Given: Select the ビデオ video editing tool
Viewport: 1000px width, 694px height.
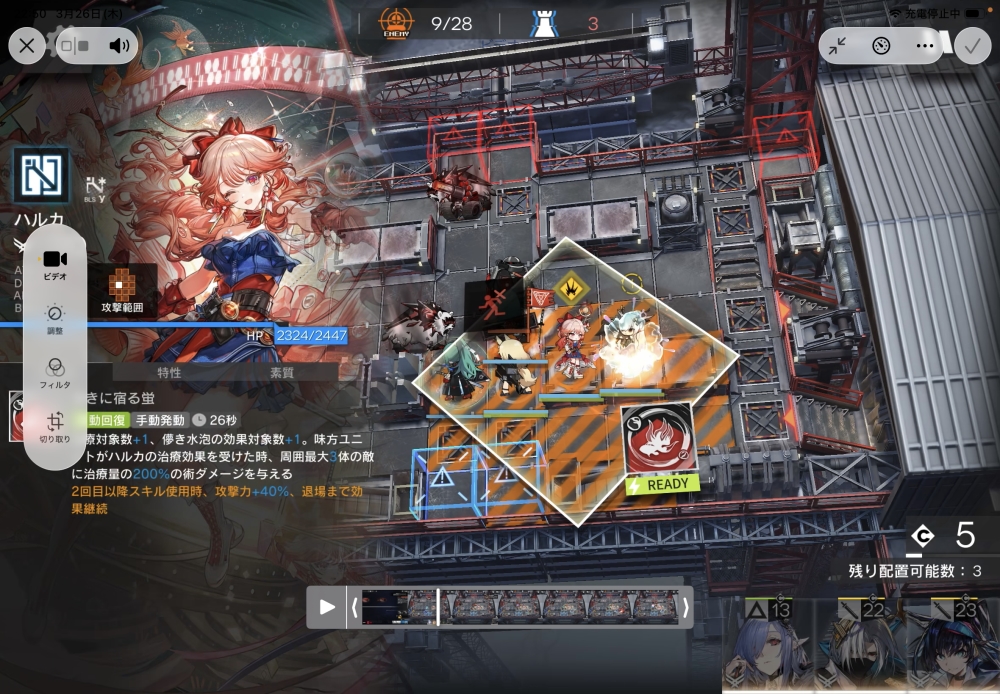Looking at the screenshot, I should (x=55, y=263).
